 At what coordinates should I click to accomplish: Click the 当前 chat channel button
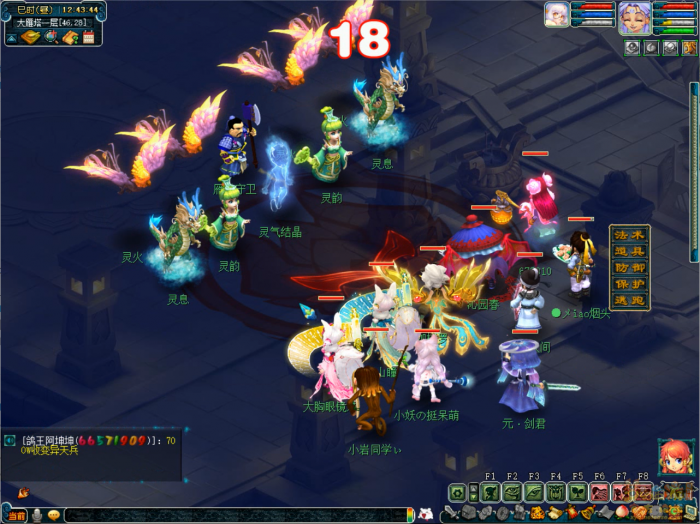pyautogui.click(x=15, y=515)
